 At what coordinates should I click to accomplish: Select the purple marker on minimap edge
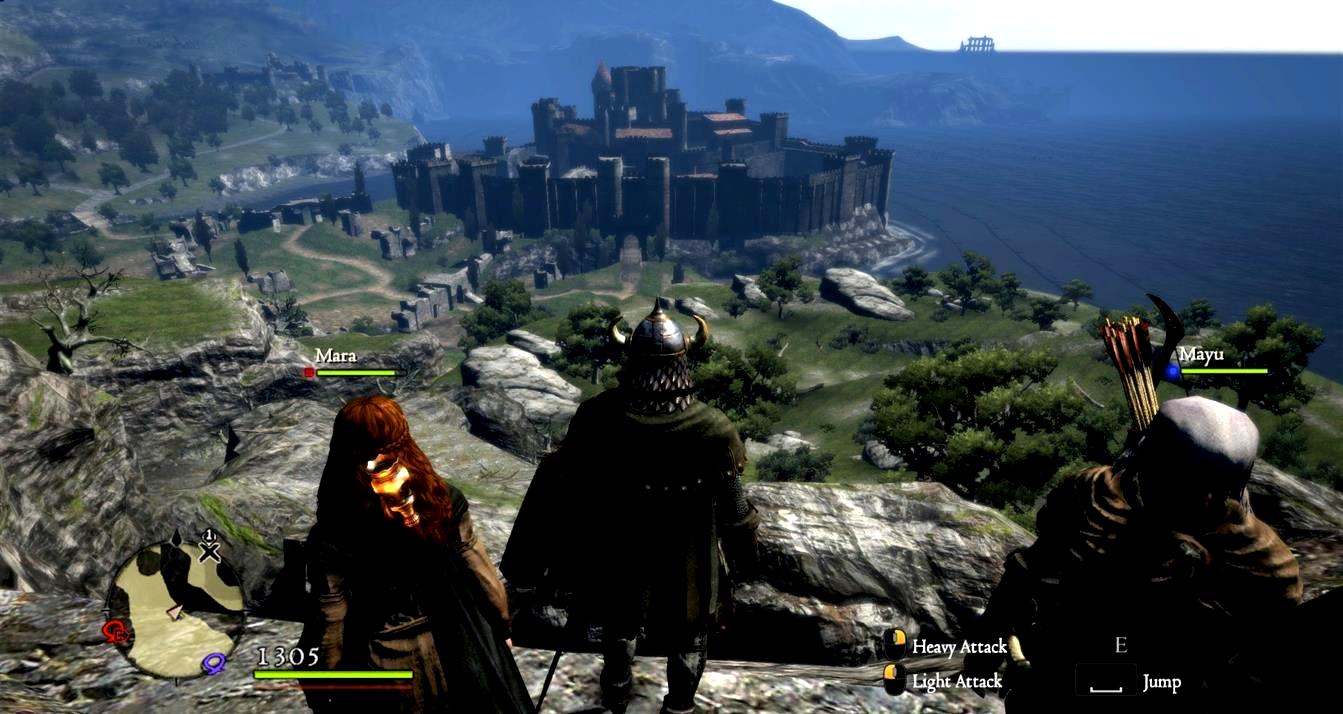[213, 662]
